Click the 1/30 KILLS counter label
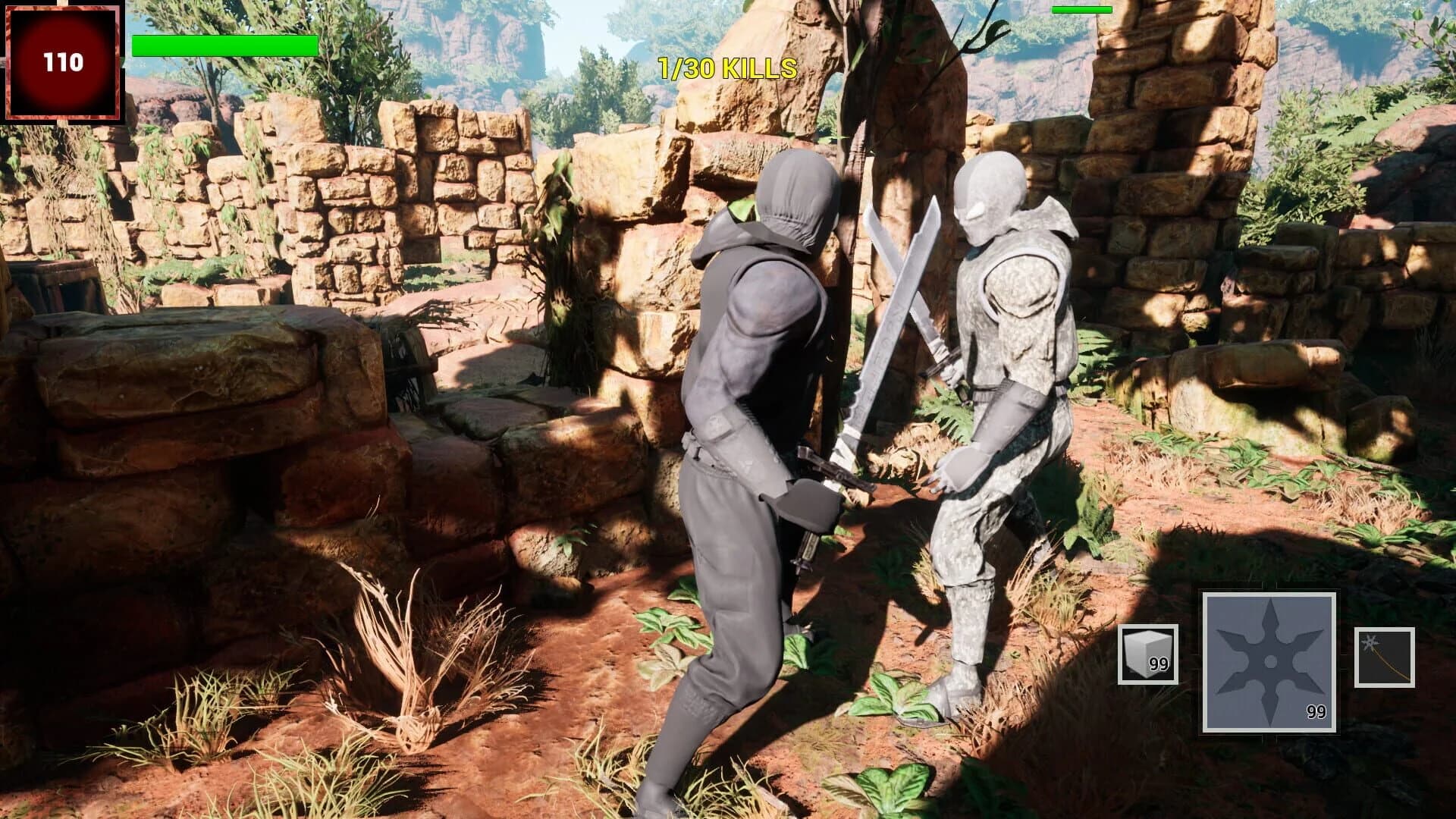1456x819 pixels. point(726,69)
